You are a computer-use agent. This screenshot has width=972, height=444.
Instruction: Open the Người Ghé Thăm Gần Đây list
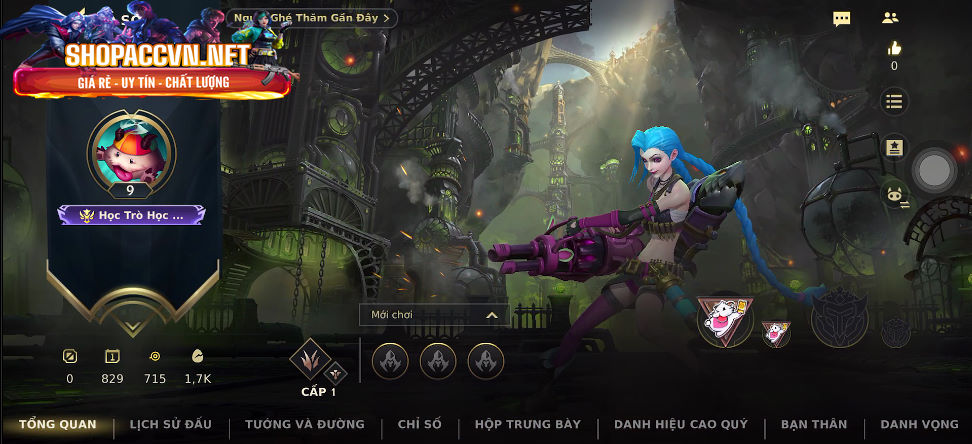pyautogui.click(x=313, y=18)
